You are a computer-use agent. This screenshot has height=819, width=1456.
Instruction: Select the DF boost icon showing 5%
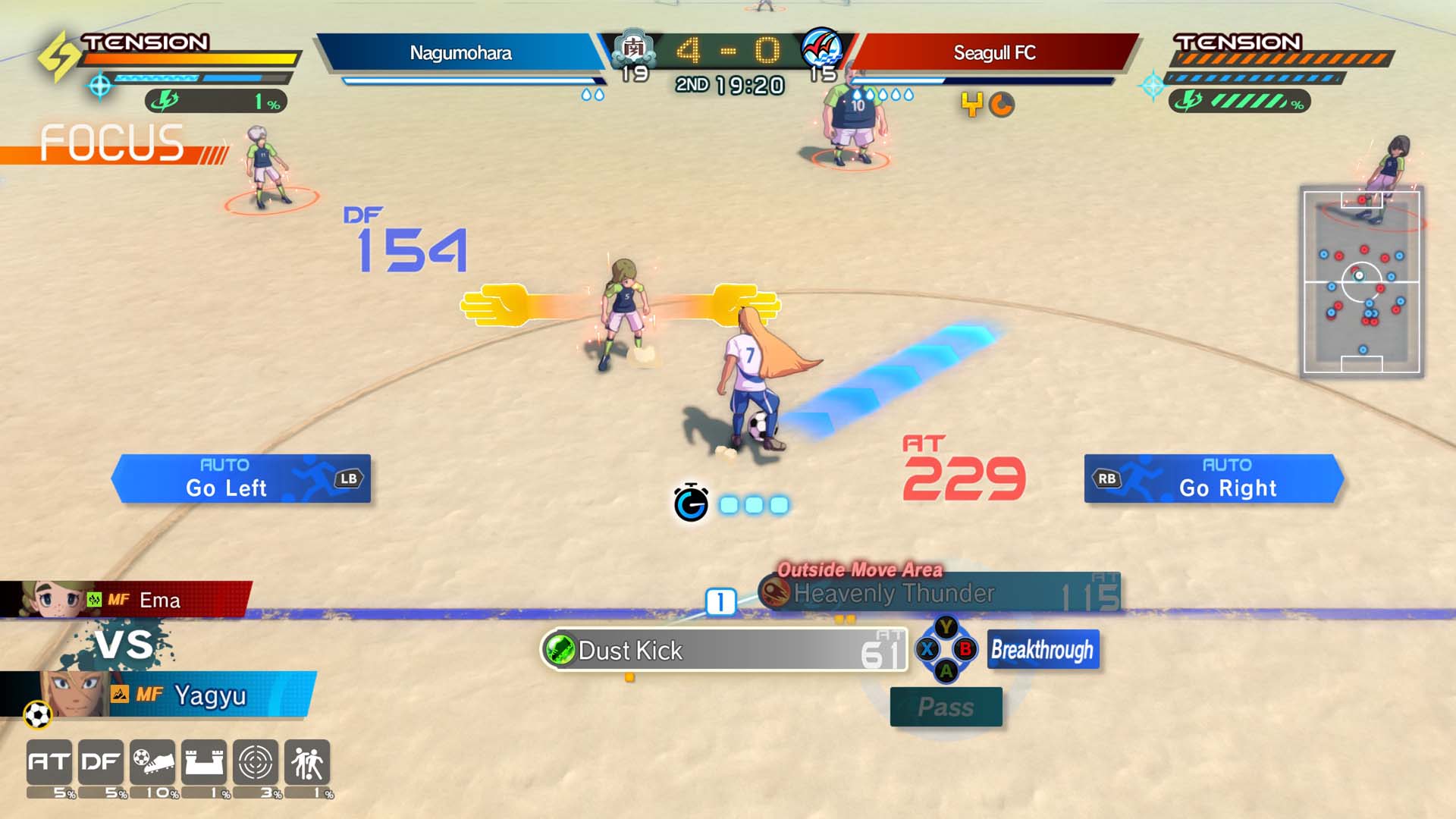tap(101, 762)
